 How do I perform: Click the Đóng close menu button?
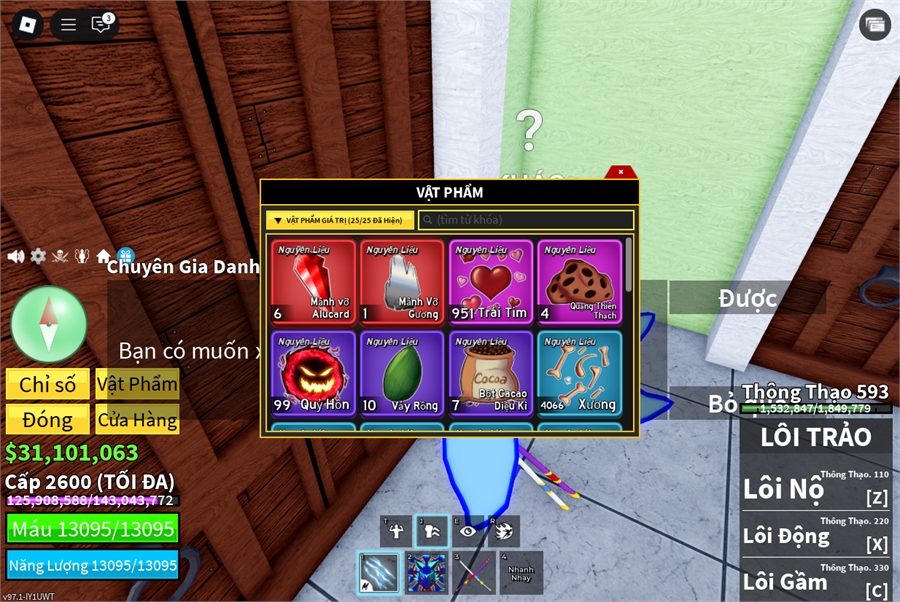47,420
